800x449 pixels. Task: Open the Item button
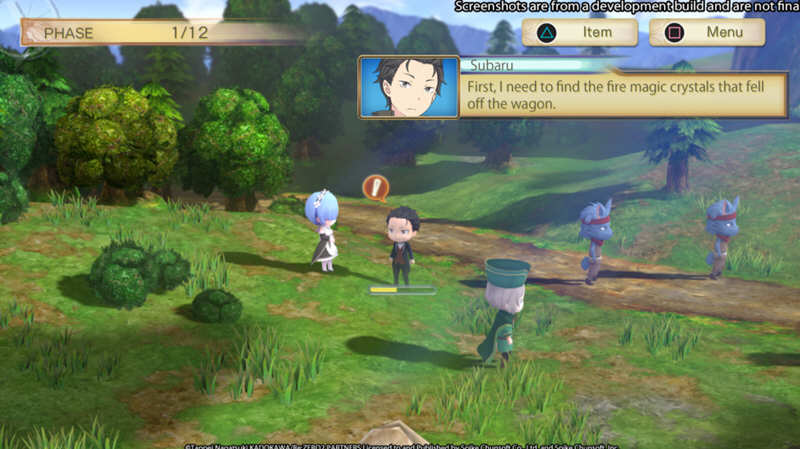pos(579,33)
